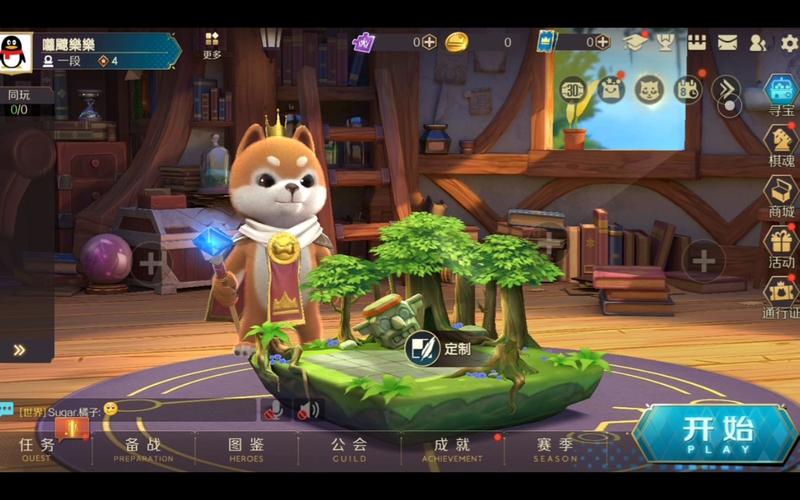Viewport: 800px width, 500px height.
Task: Start a match with the 开始 PLAY button
Action: click(717, 434)
